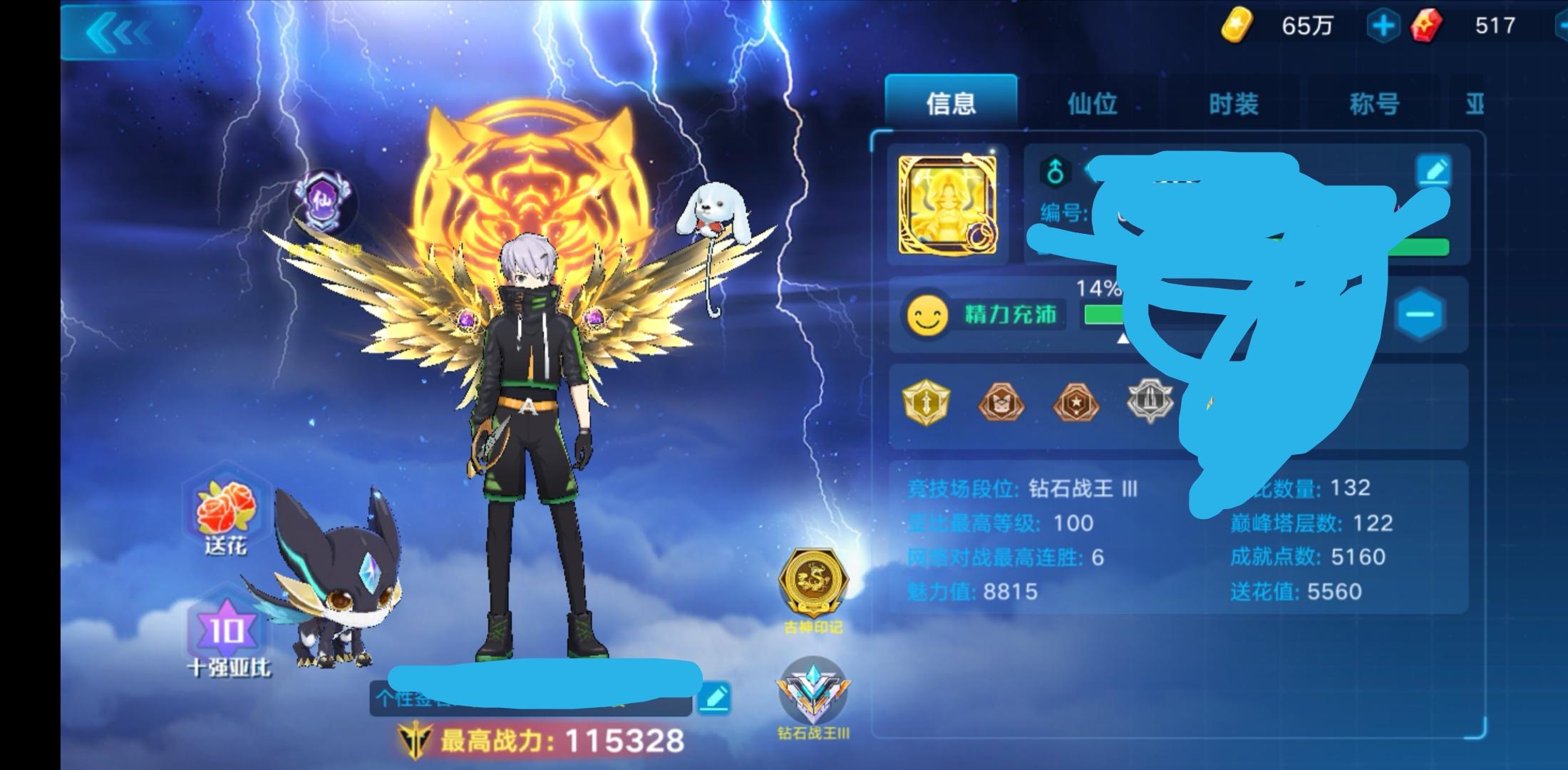Viewport: 1568px width, 770px height.
Task: Click the plus button to add gold coins
Action: [1381, 27]
